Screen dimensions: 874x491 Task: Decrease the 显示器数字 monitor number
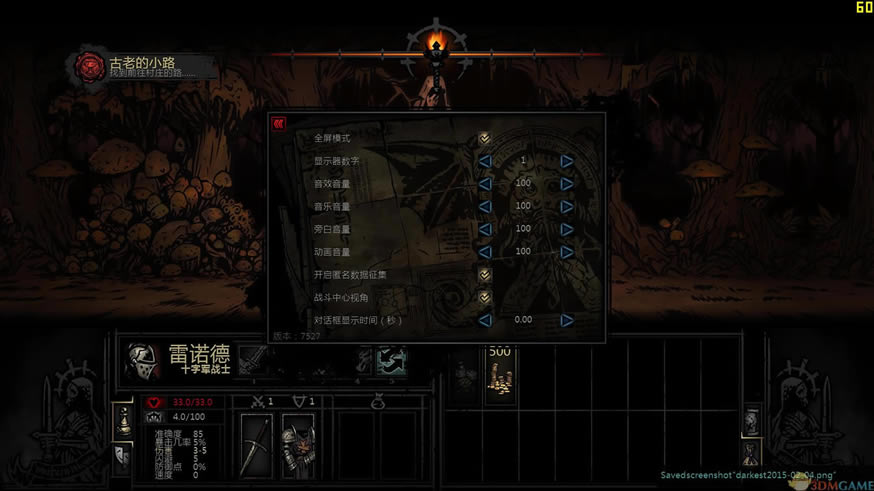[485, 161]
